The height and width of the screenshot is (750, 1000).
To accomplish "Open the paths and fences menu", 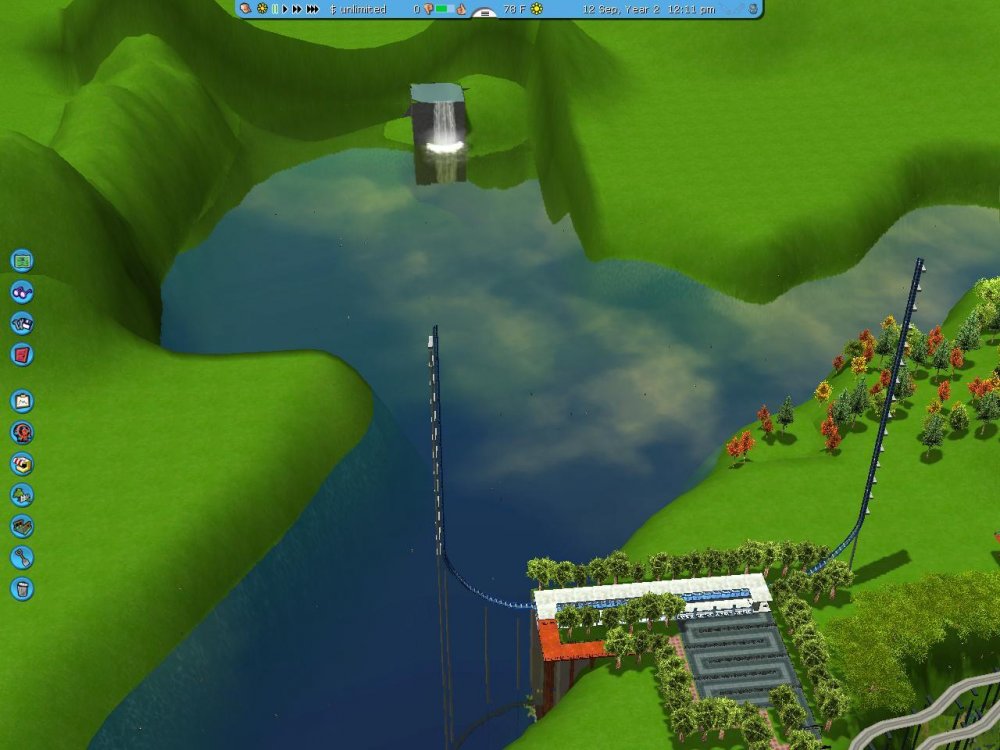I will [x=22, y=526].
